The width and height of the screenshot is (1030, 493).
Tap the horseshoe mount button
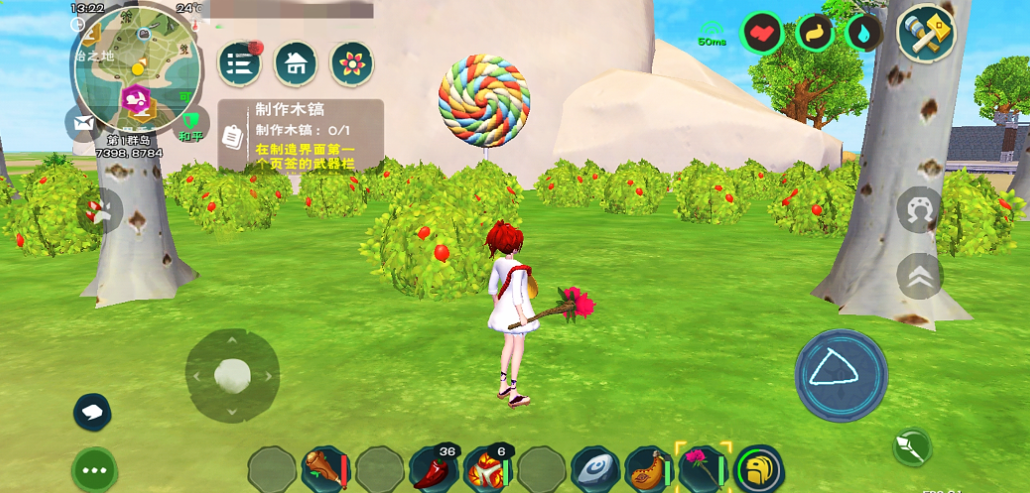tap(919, 210)
